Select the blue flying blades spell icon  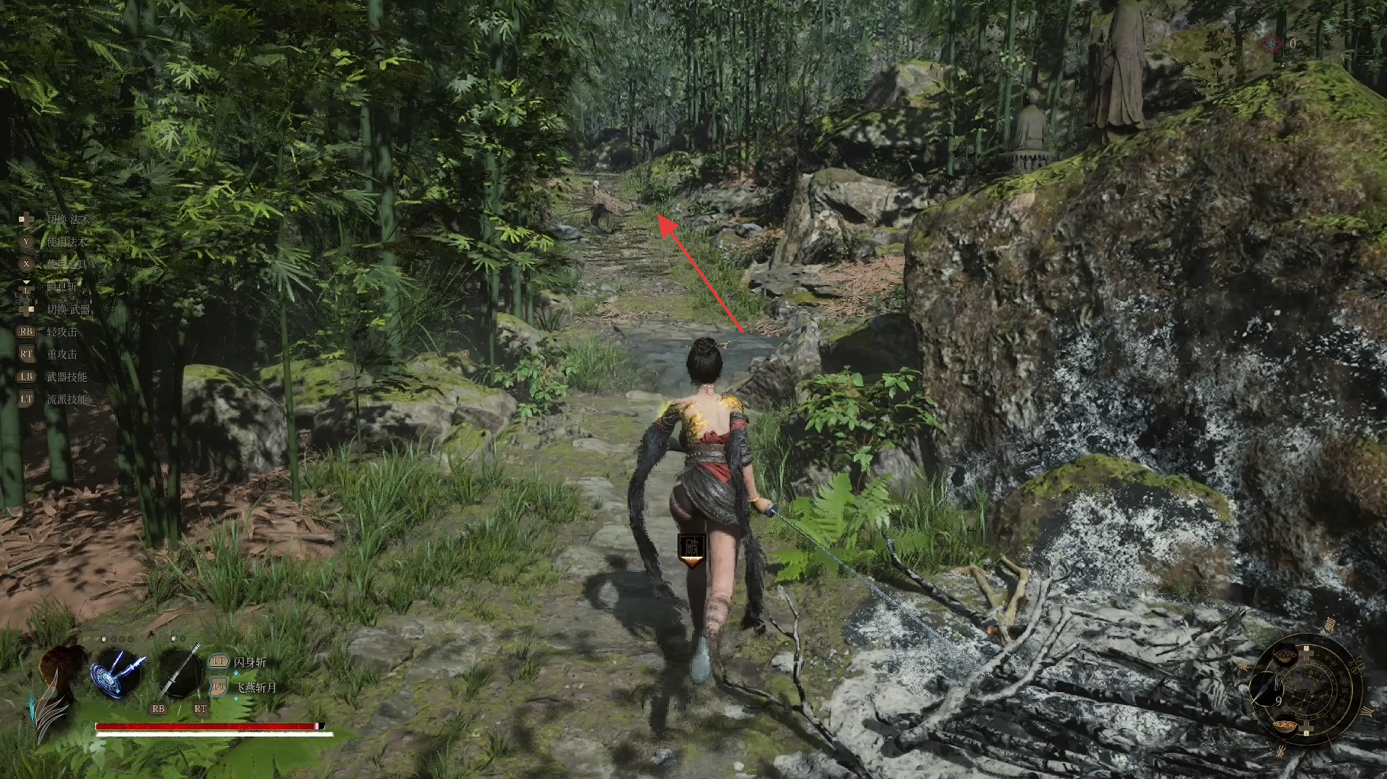(119, 672)
